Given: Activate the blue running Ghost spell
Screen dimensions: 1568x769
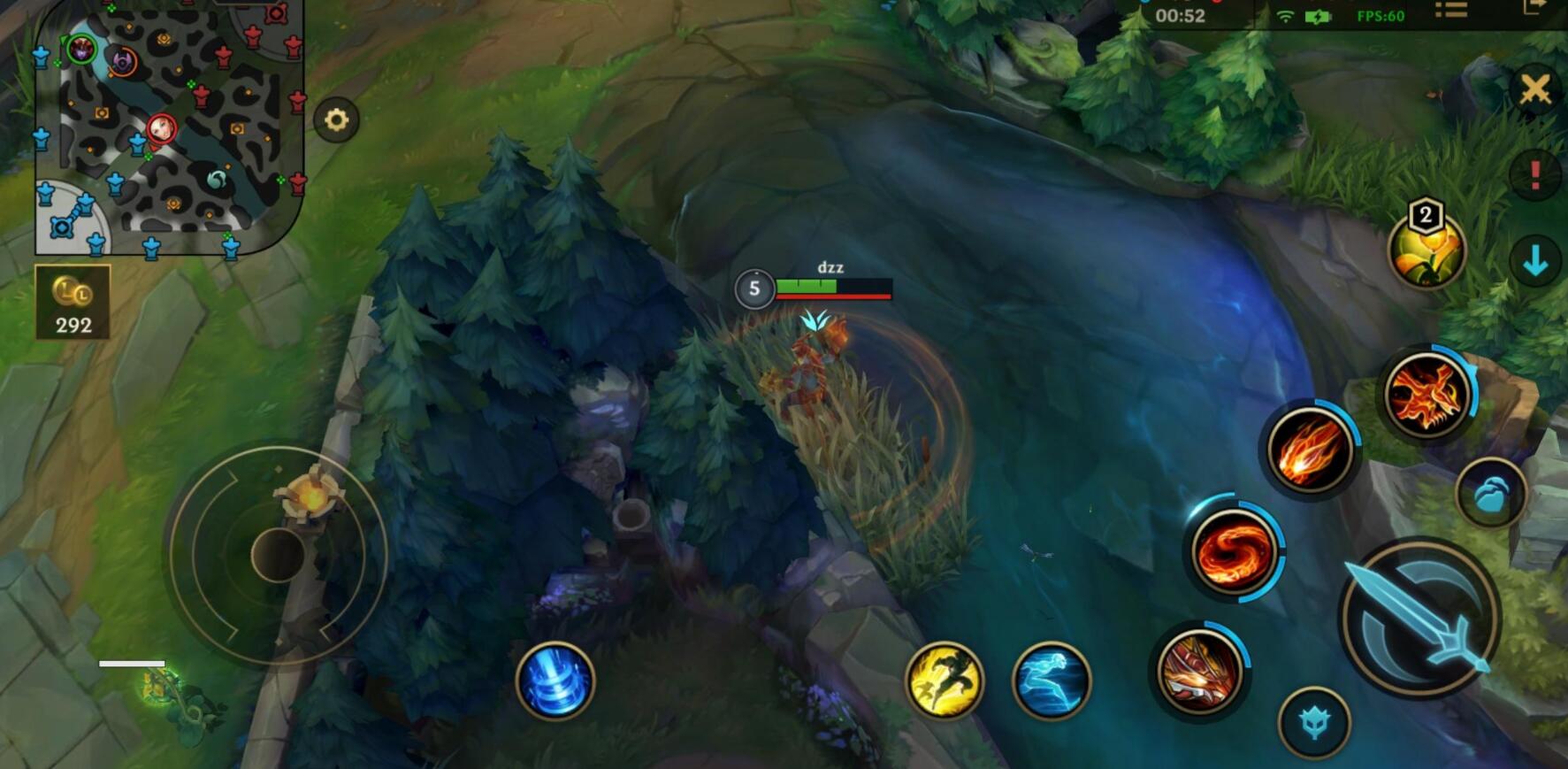Looking at the screenshot, I should click(1052, 681).
